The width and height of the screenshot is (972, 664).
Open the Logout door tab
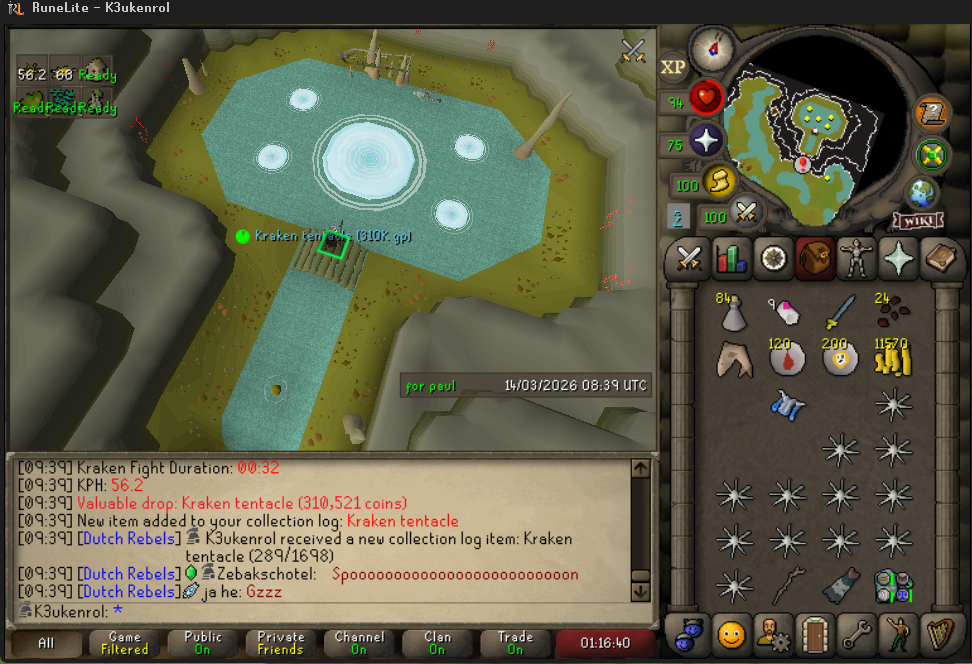pyautogui.click(x=814, y=632)
